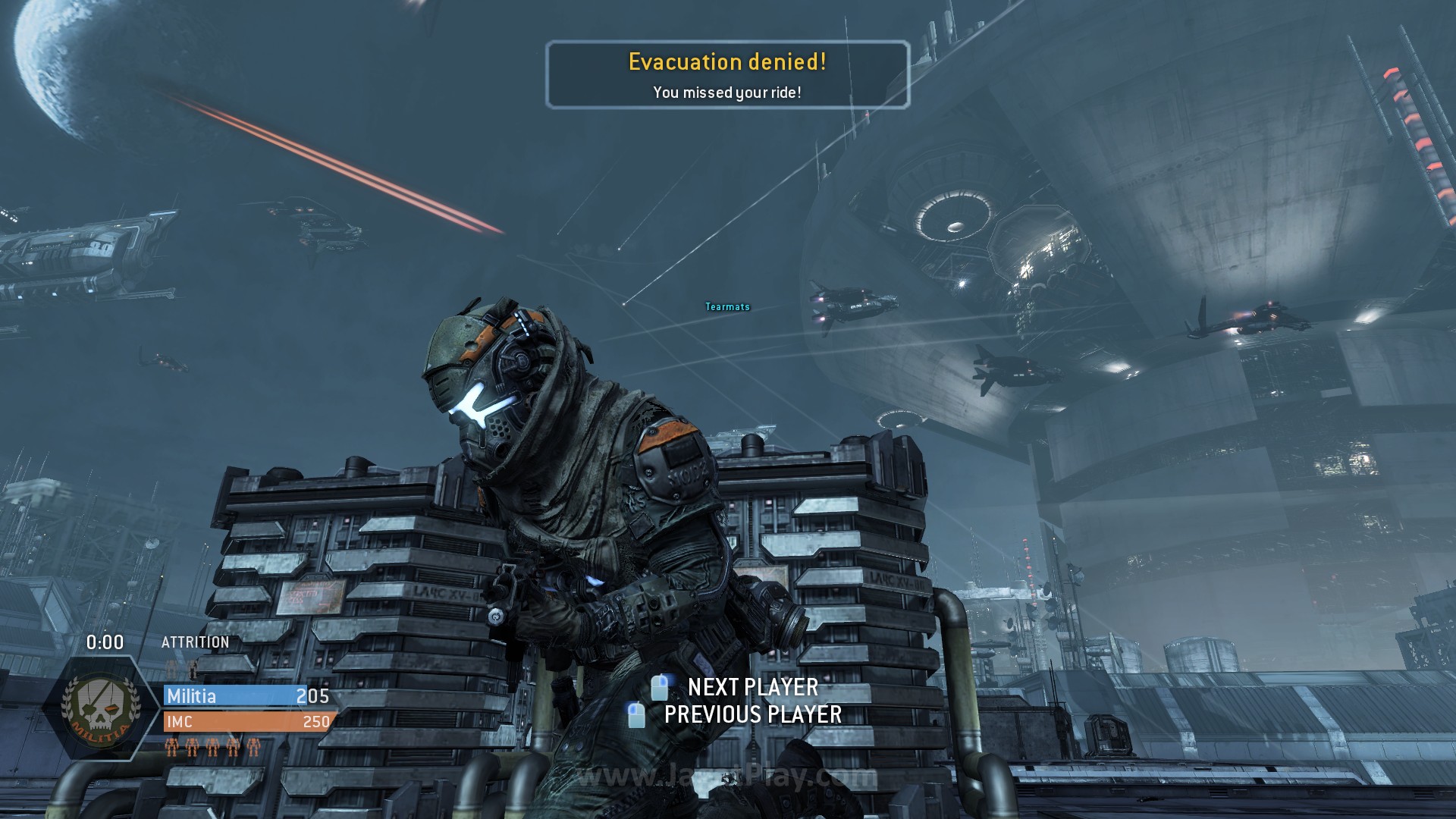Click the Evacuation denied notification banner
Image resolution: width=1456 pixels, height=819 pixels.
727,75
